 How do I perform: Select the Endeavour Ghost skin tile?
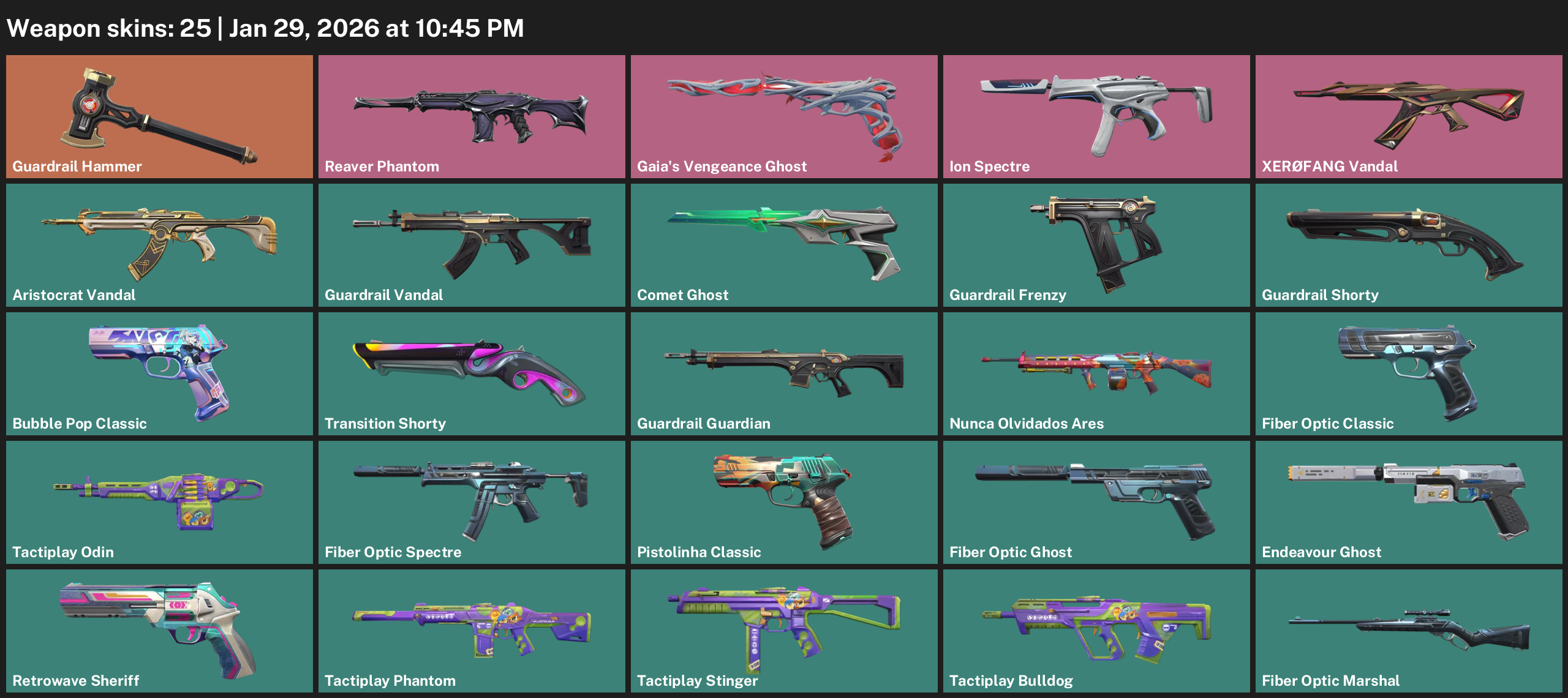(x=1409, y=502)
